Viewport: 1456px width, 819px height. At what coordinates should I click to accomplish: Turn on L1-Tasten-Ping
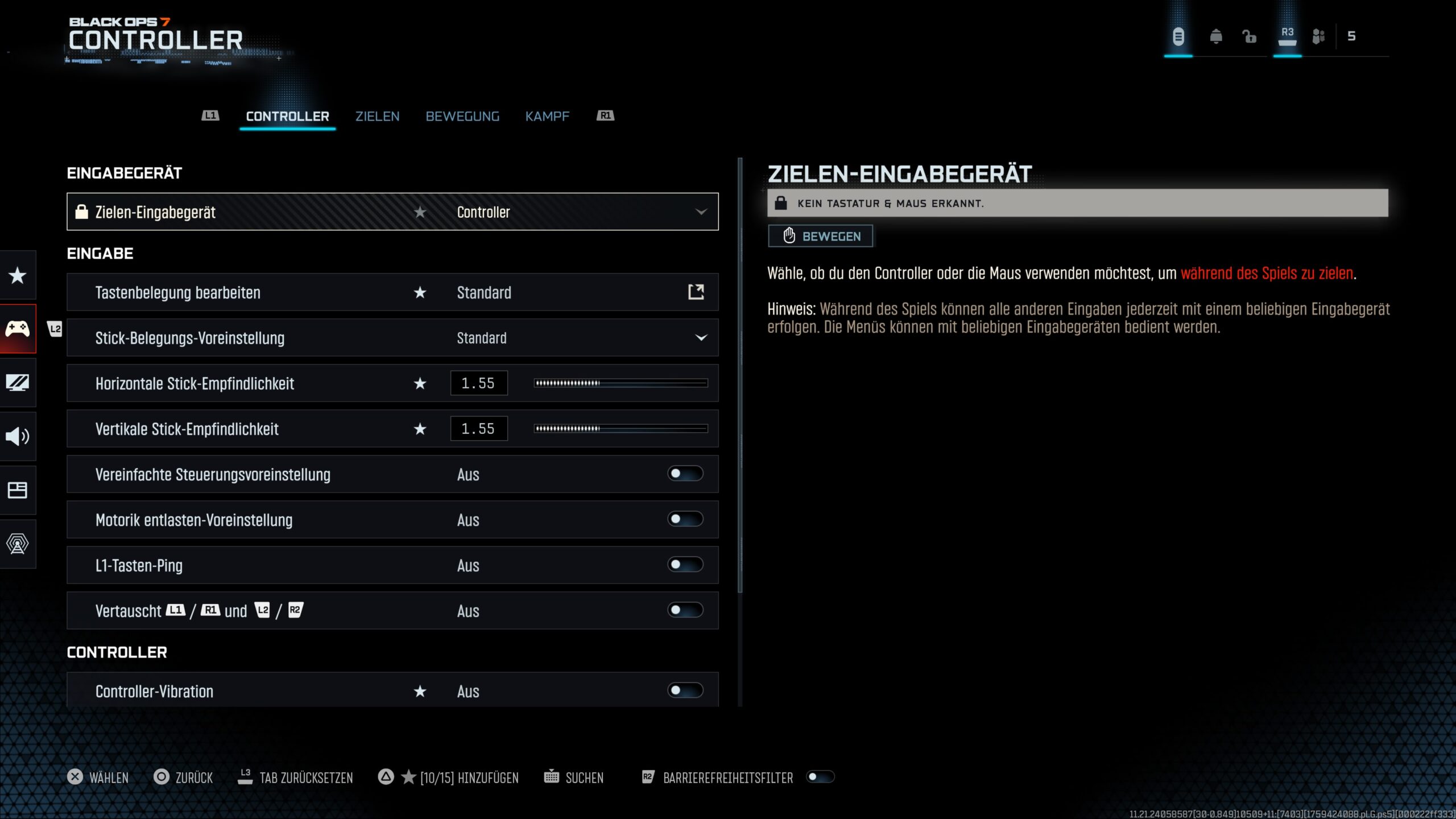click(x=685, y=565)
